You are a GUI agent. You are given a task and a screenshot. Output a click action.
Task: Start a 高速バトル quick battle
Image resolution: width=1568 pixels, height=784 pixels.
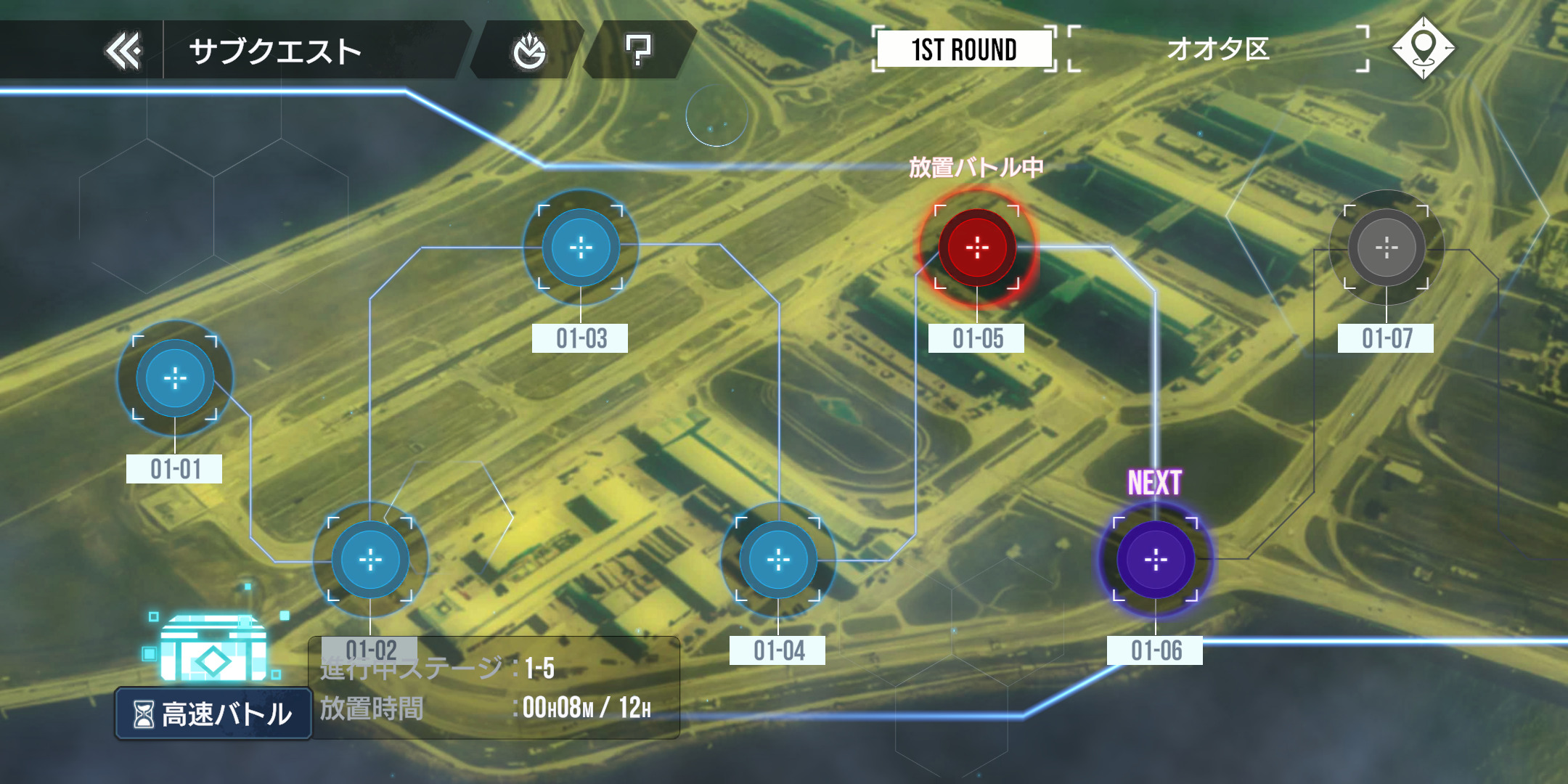click(213, 714)
